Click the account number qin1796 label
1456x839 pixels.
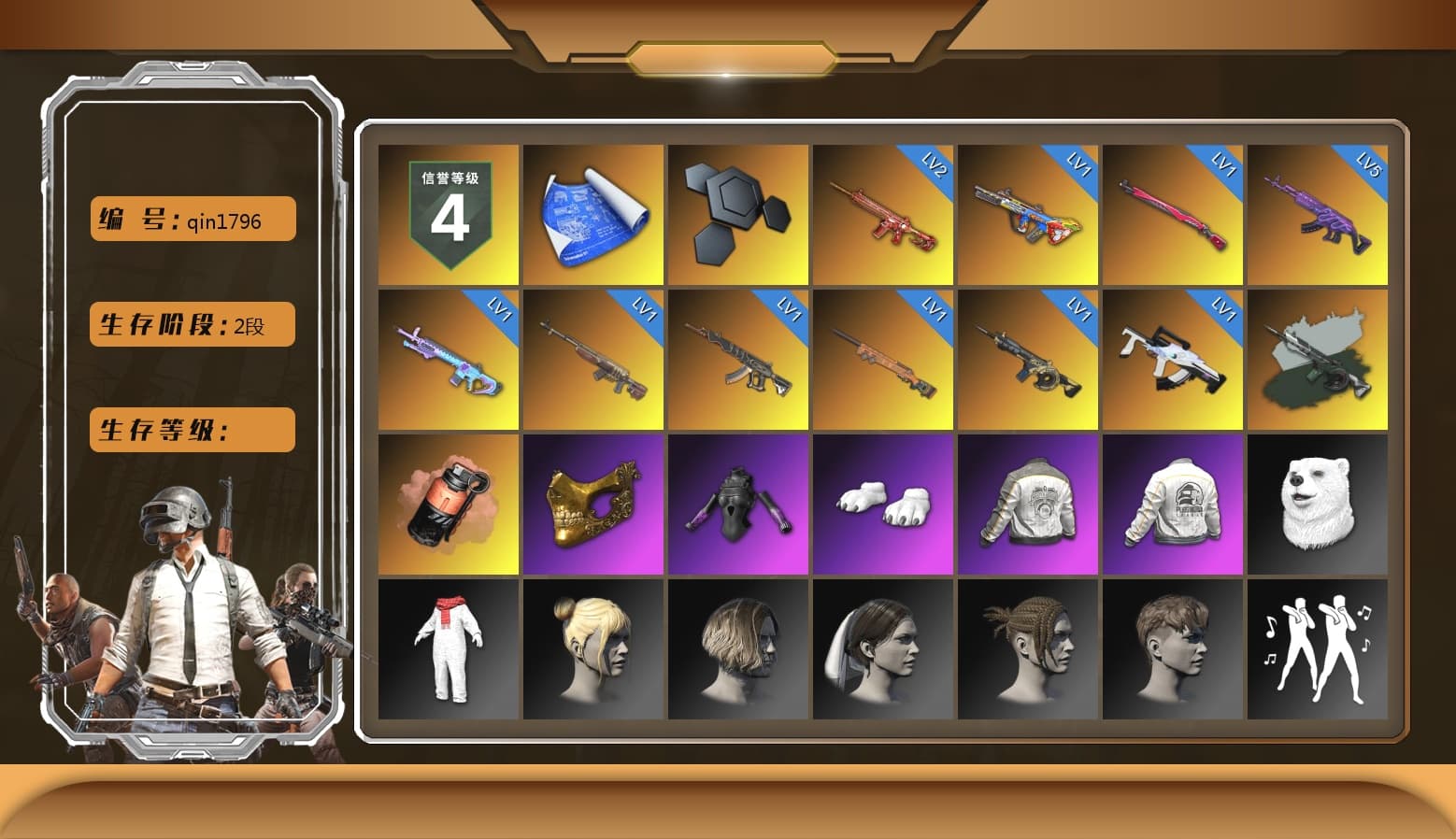click(x=191, y=219)
